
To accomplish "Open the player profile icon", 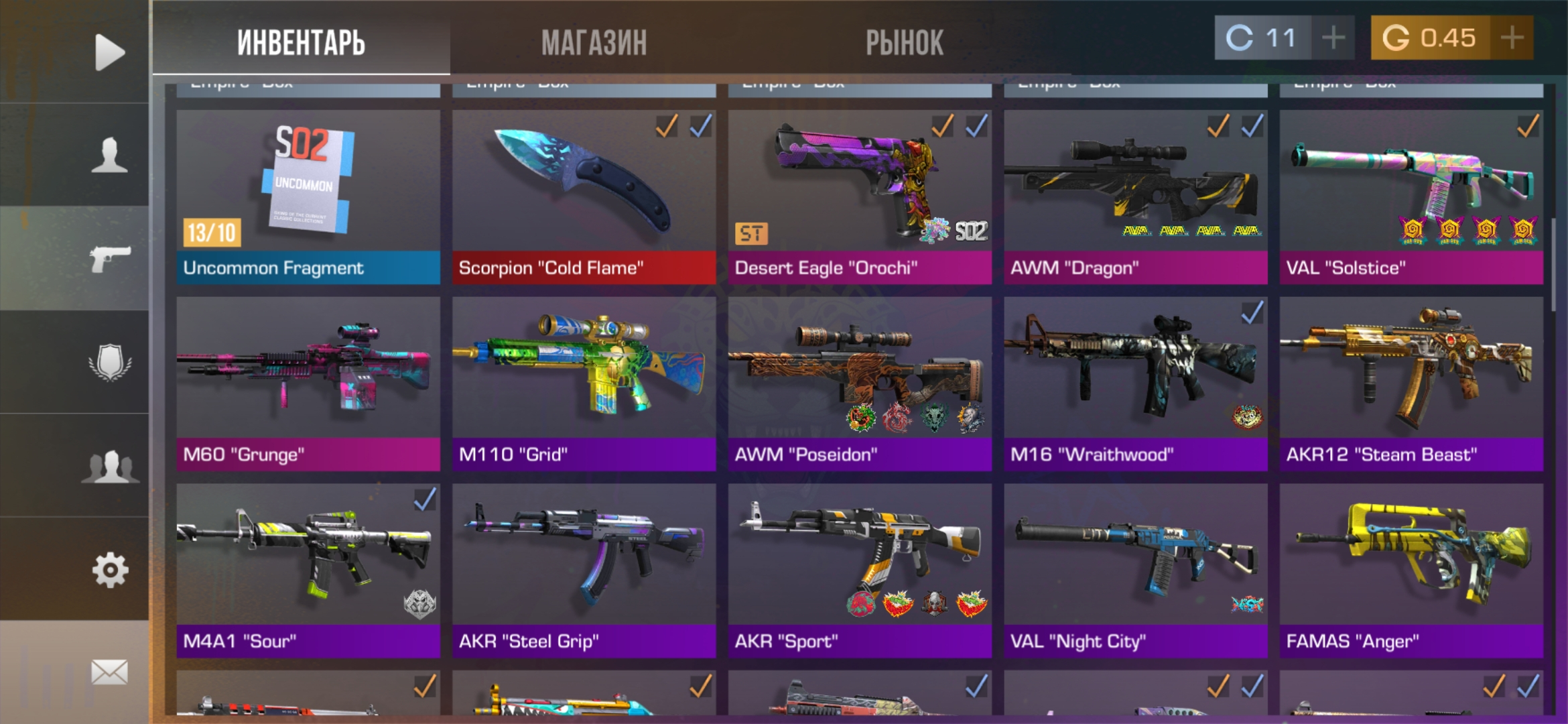I will click(109, 155).
